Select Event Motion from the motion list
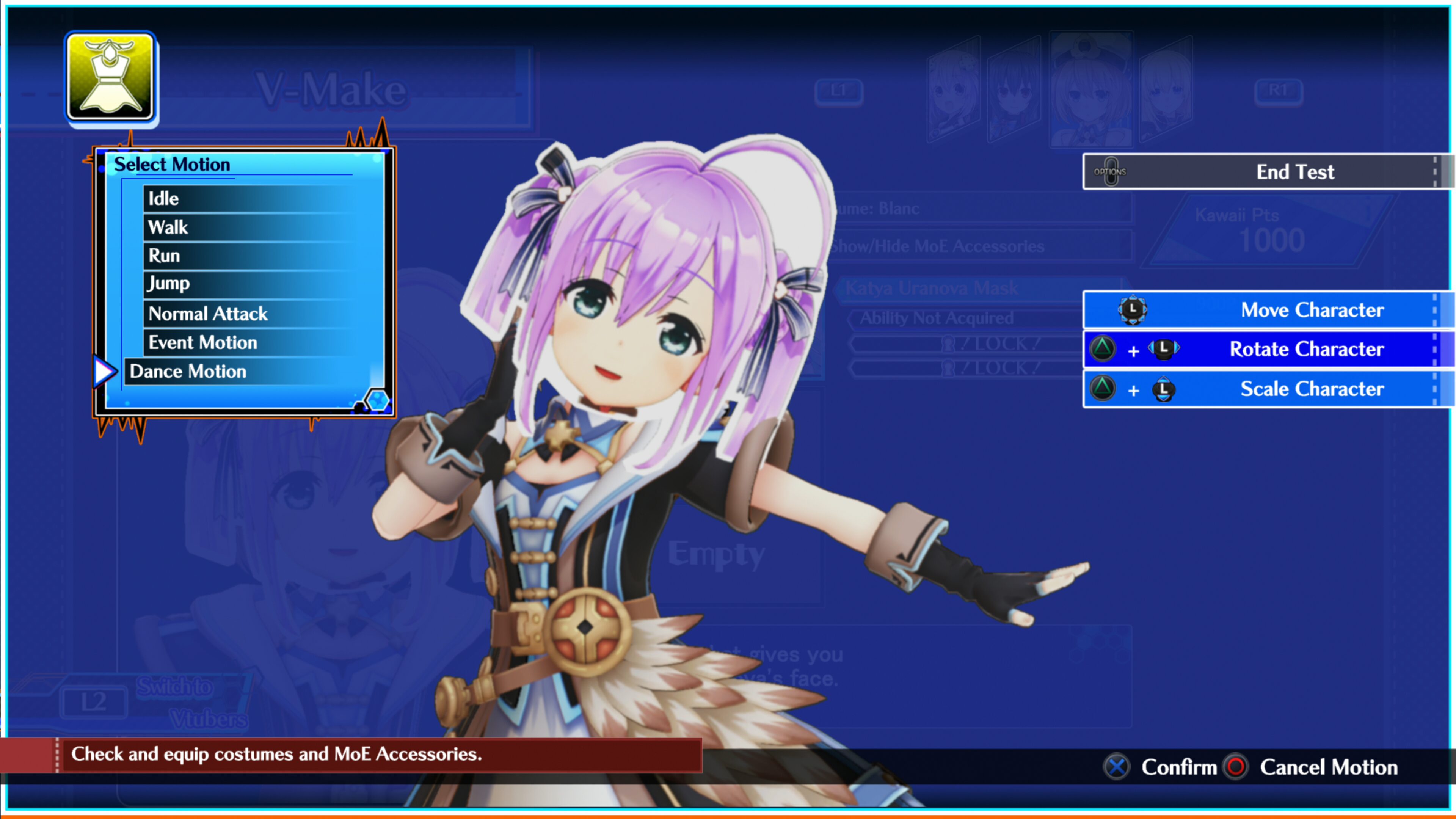1456x819 pixels. coord(202,342)
